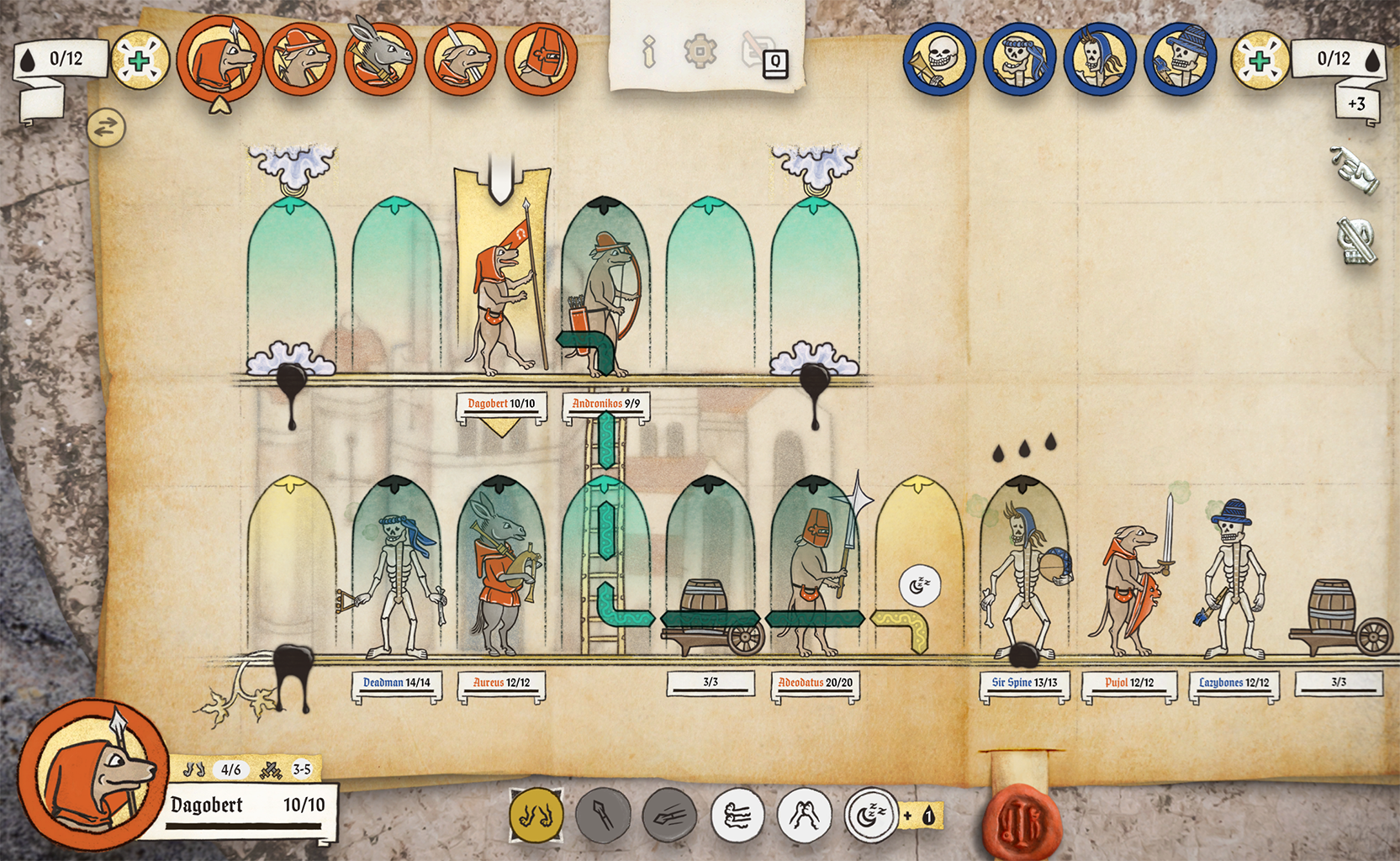Show the info 'i' panel
The image size is (1400, 861).
click(648, 52)
